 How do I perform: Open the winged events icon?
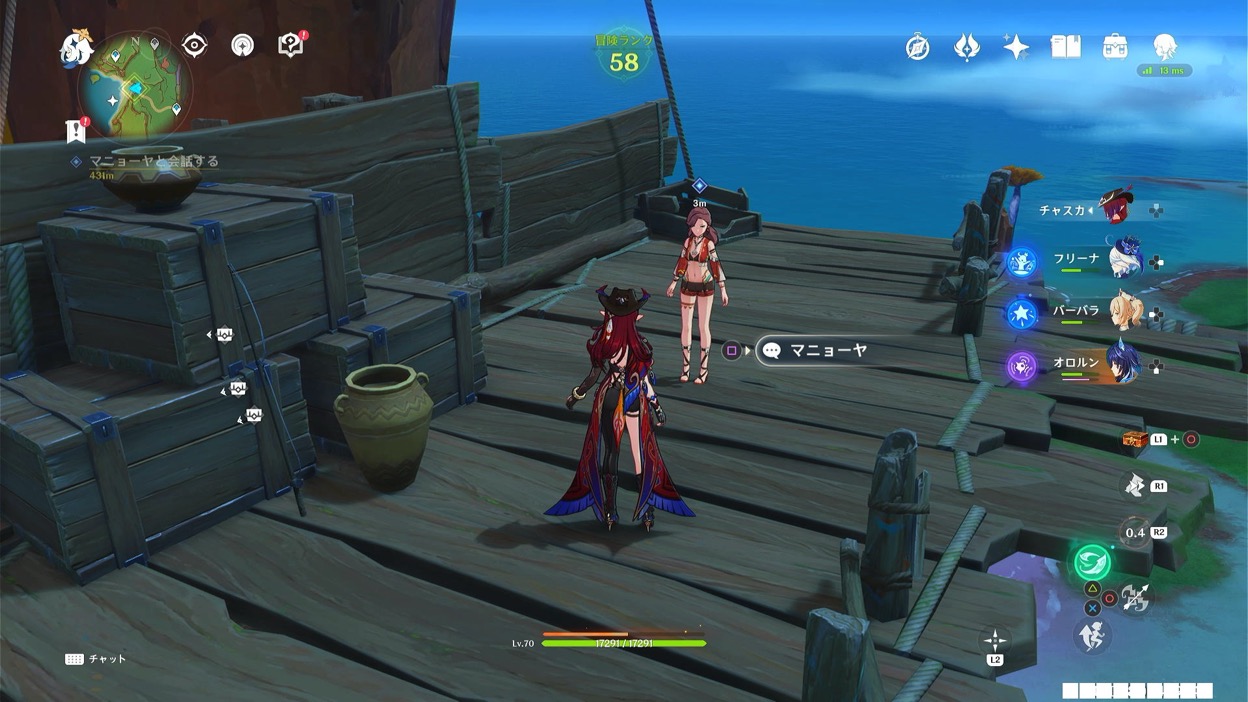point(967,47)
